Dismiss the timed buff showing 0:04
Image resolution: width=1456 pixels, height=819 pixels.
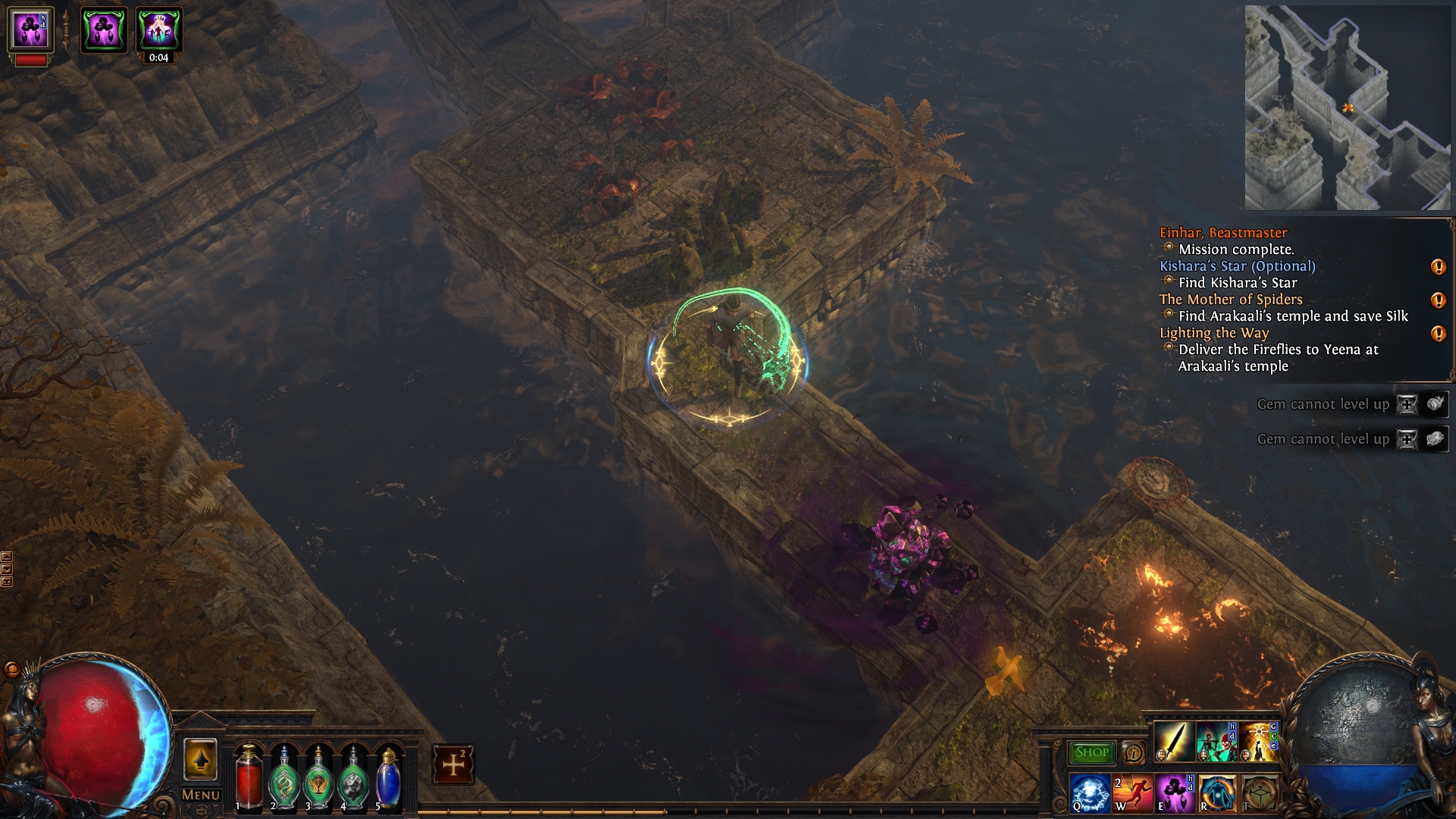[x=158, y=30]
